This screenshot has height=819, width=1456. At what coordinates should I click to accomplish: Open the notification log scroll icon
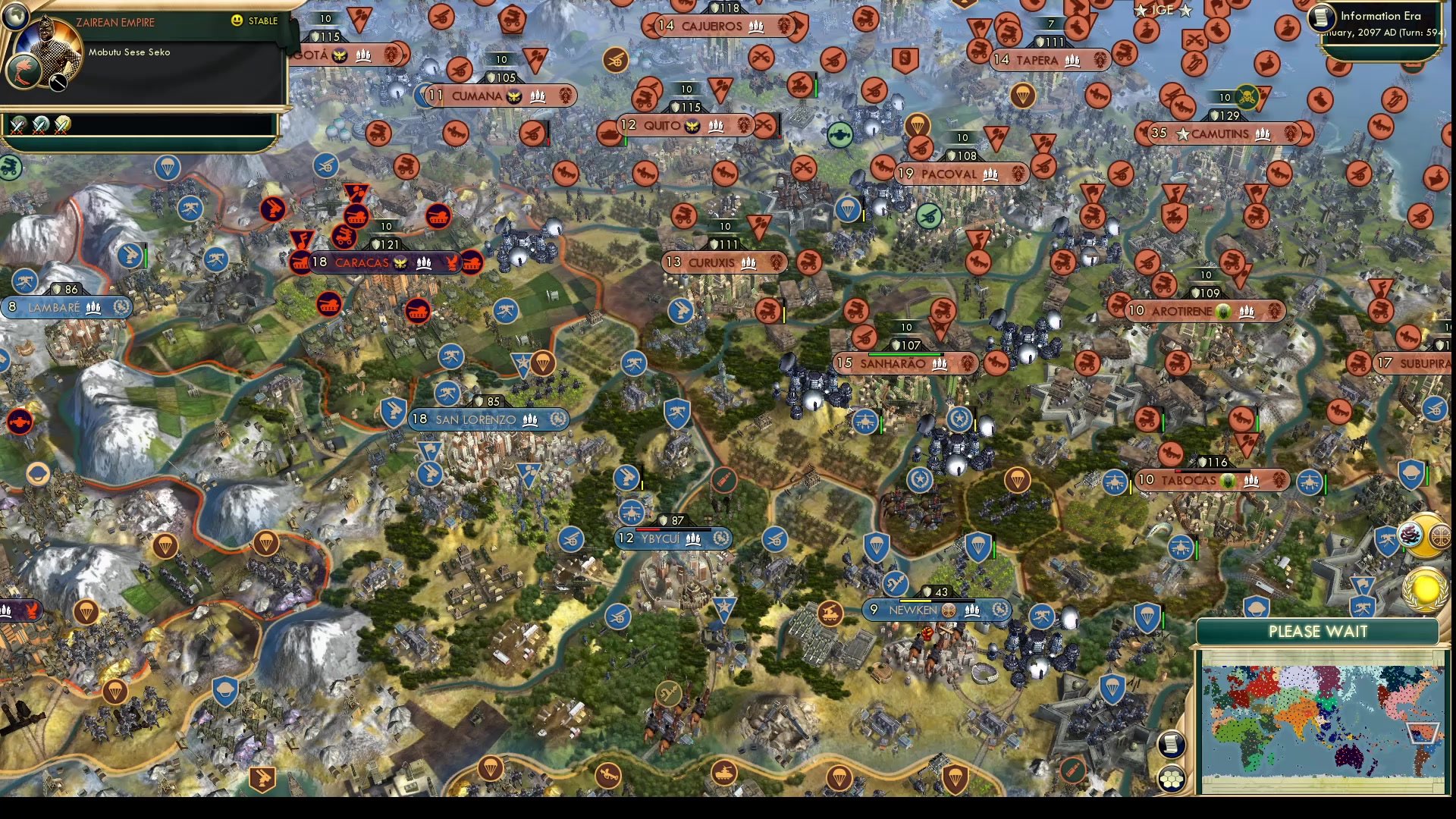(x=1170, y=744)
